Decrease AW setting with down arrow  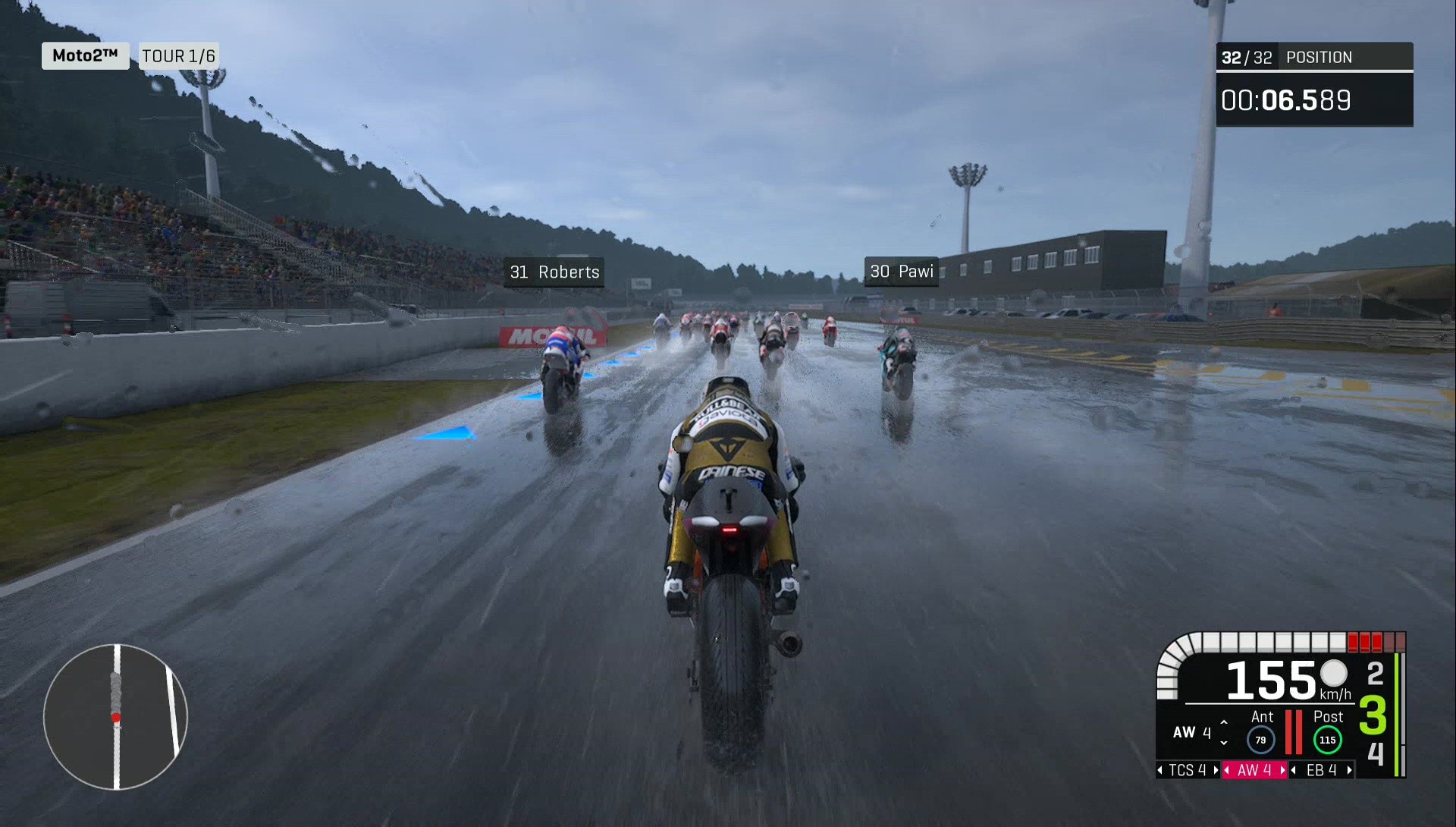pos(1224,742)
